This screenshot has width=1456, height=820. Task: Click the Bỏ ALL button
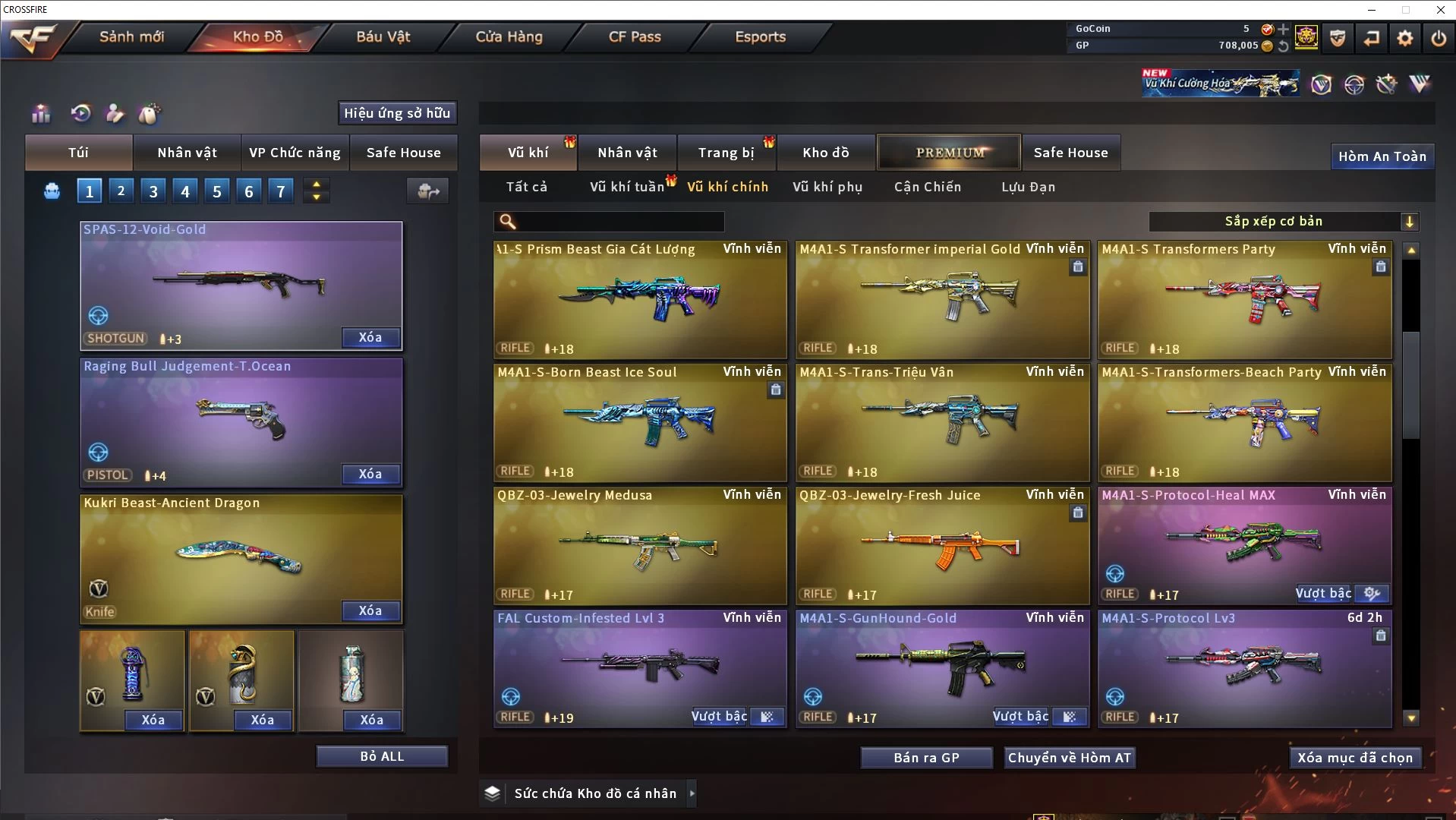(x=382, y=756)
